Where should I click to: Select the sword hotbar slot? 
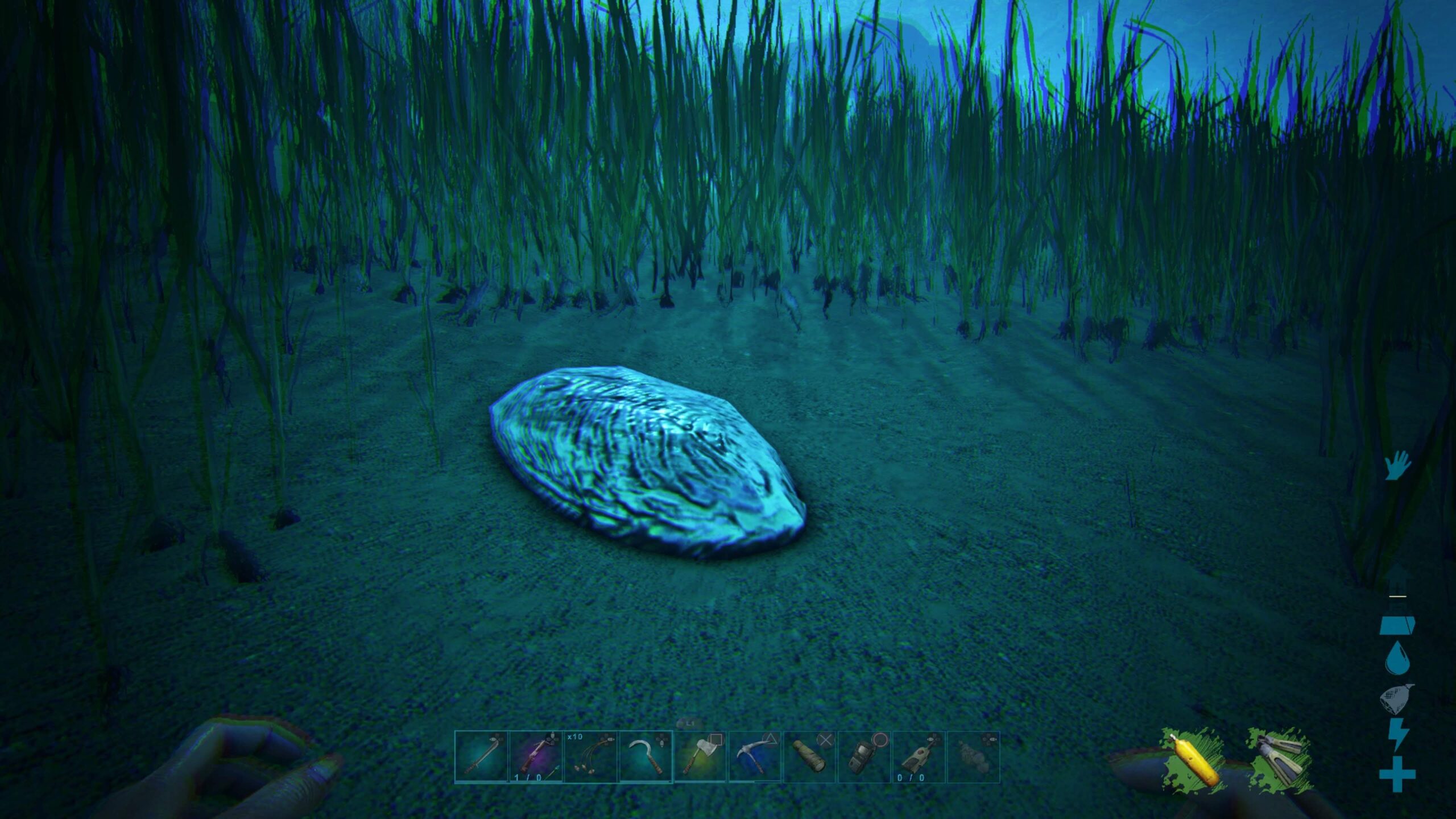(x=481, y=758)
